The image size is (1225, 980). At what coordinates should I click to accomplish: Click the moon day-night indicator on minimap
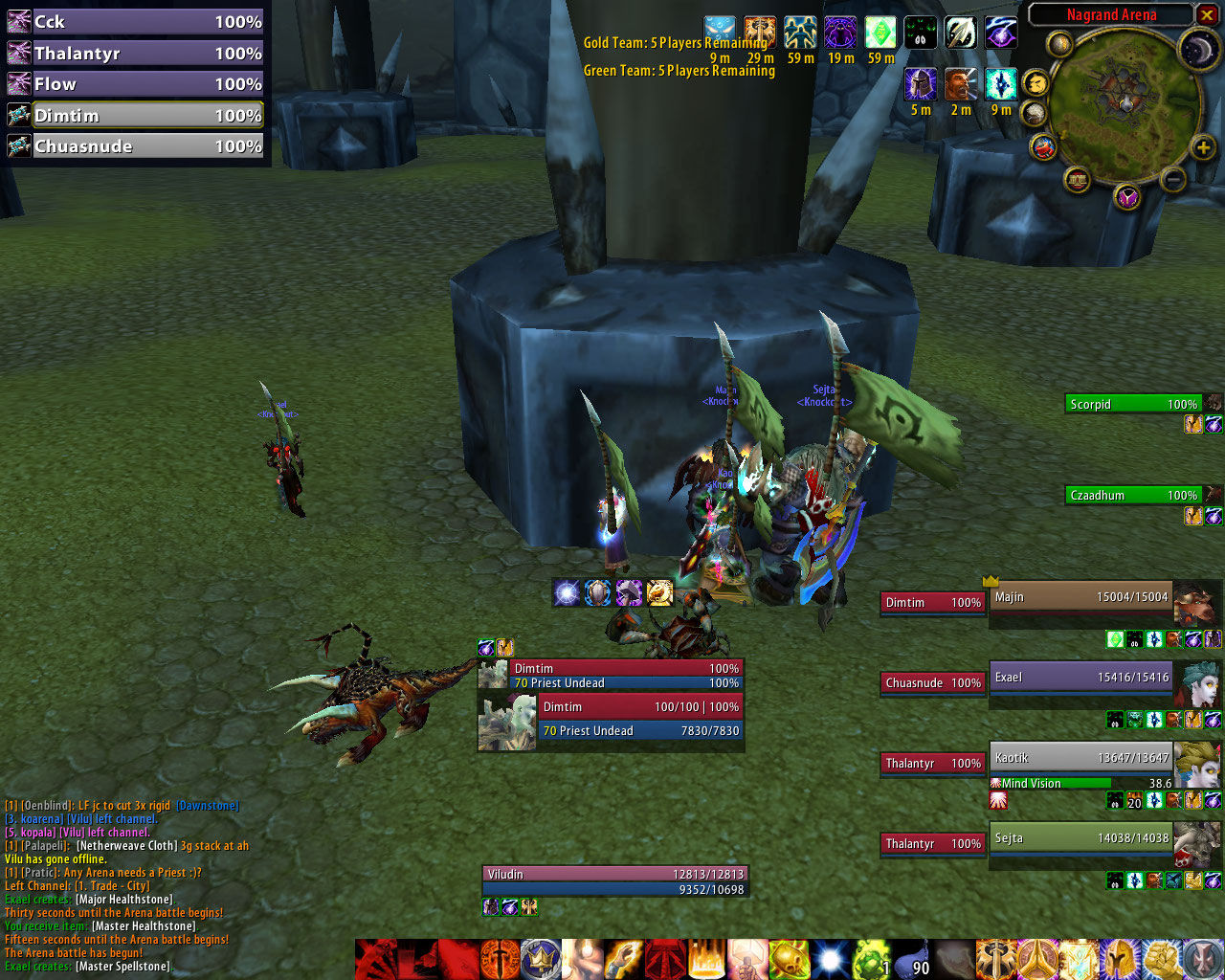1197,50
